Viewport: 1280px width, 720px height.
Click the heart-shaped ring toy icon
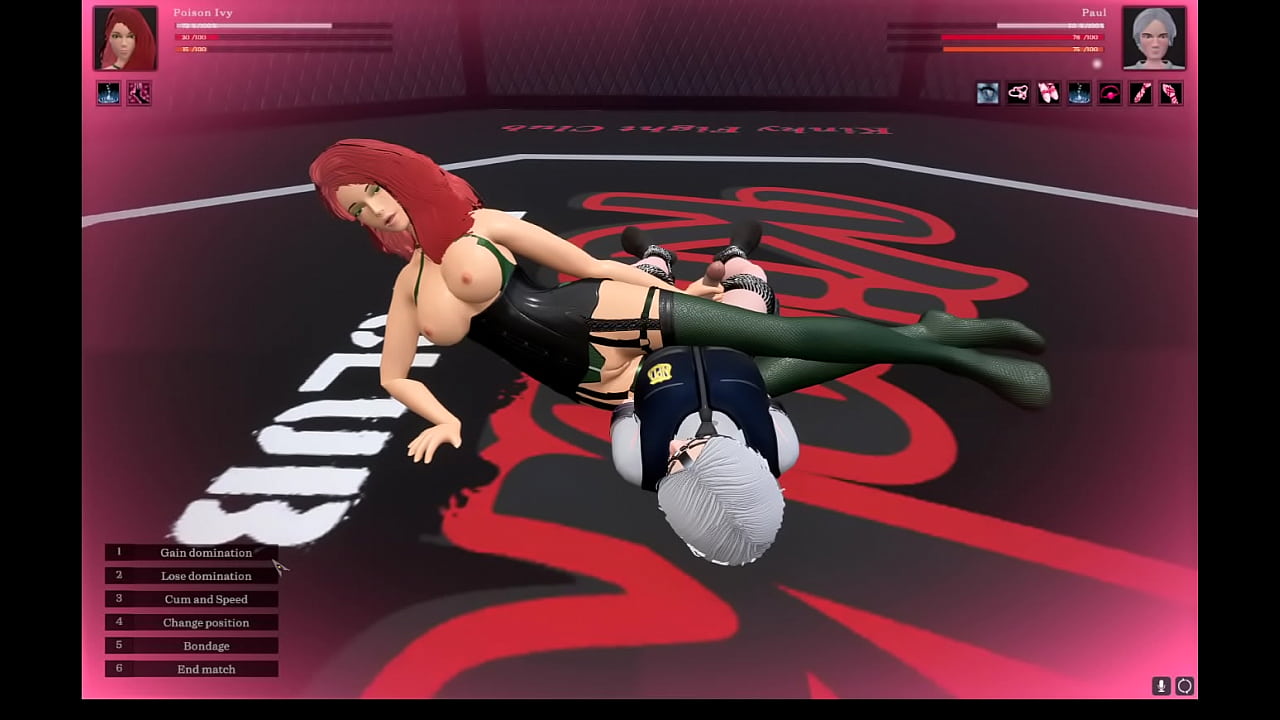(x=1017, y=93)
